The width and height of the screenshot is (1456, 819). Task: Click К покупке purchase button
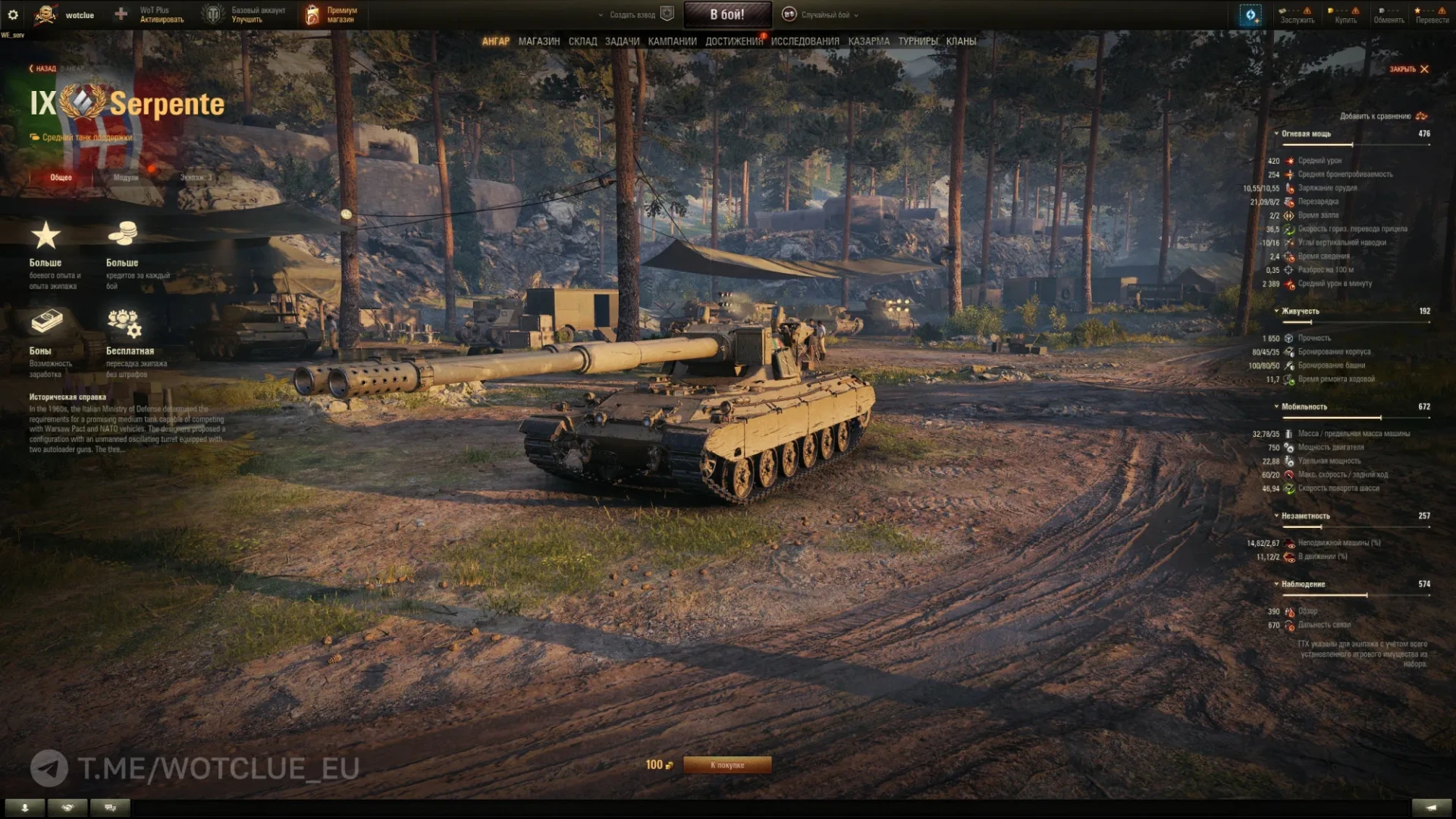(x=727, y=765)
